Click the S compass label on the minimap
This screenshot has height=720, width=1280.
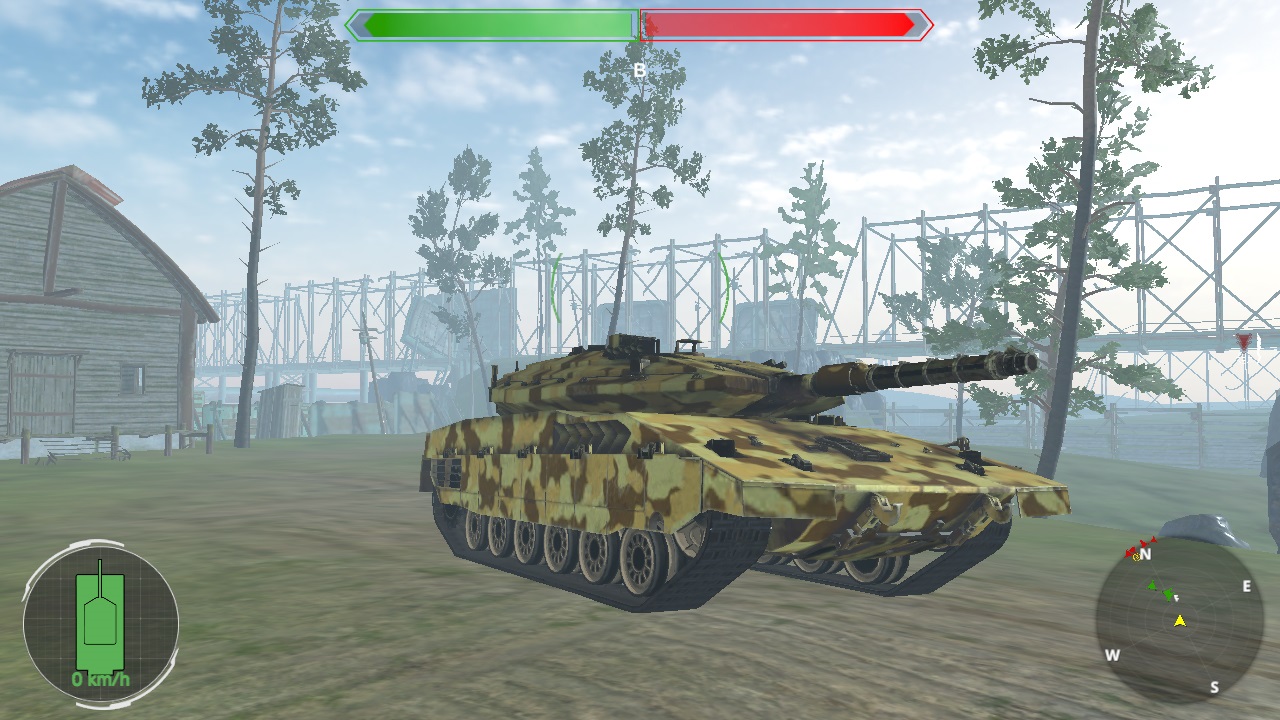click(x=1215, y=686)
